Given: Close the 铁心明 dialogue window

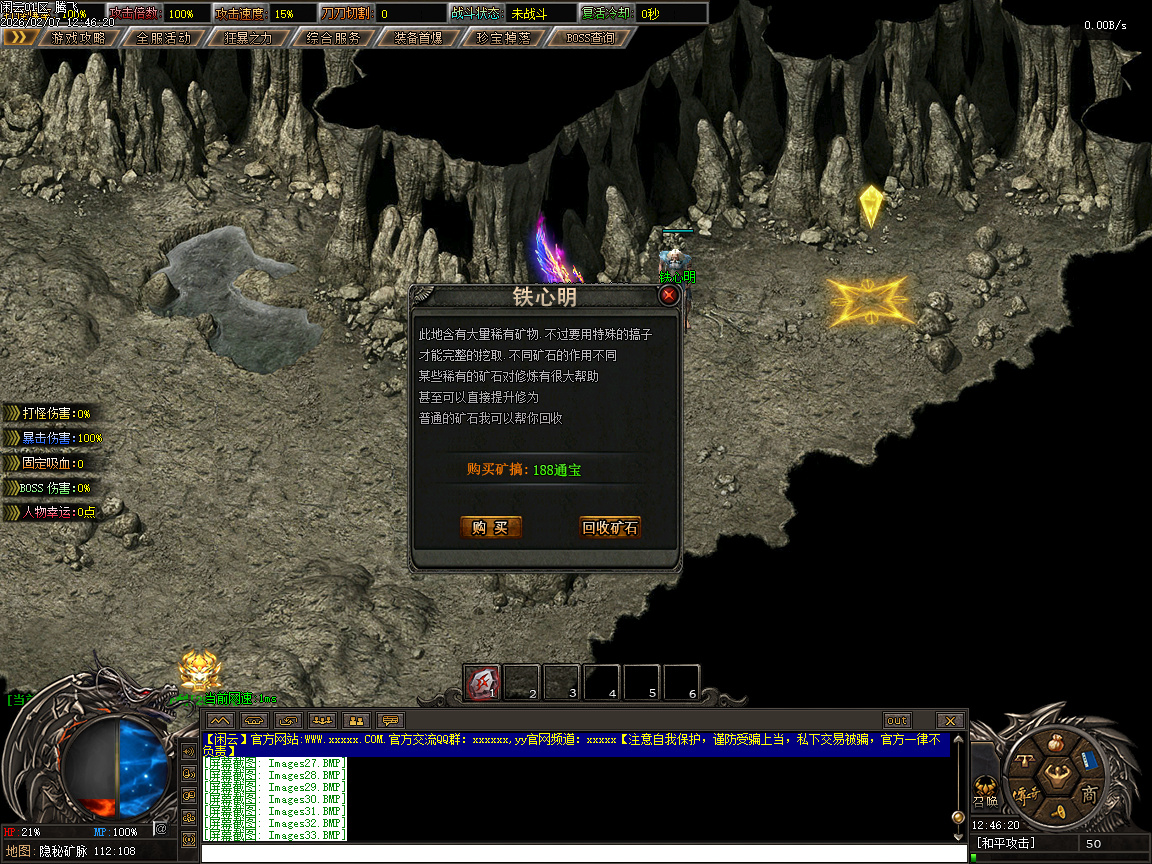Looking at the screenshot, I should click(669, 295).
